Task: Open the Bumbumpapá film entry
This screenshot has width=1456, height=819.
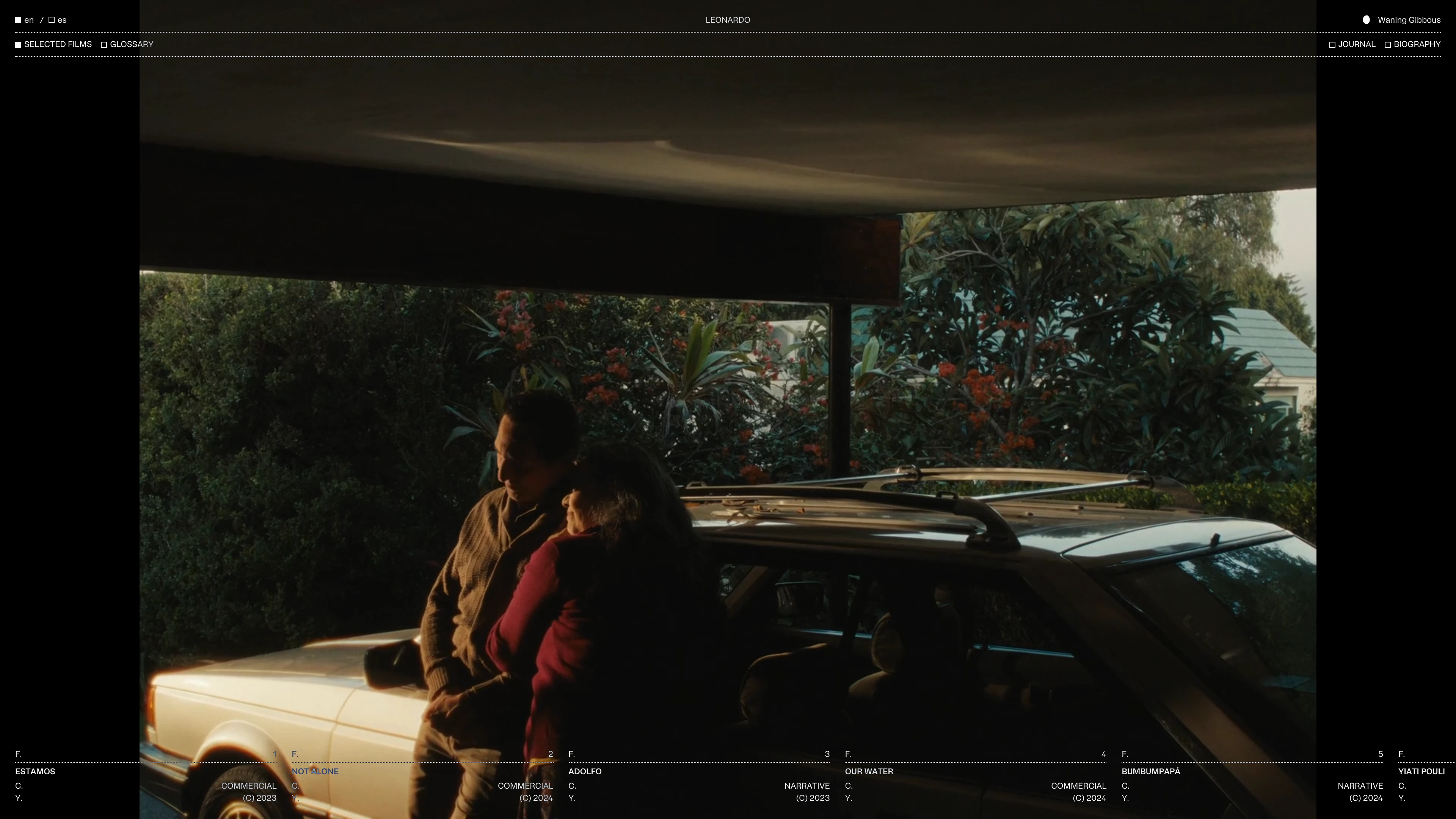Action: pos(1151,772)
